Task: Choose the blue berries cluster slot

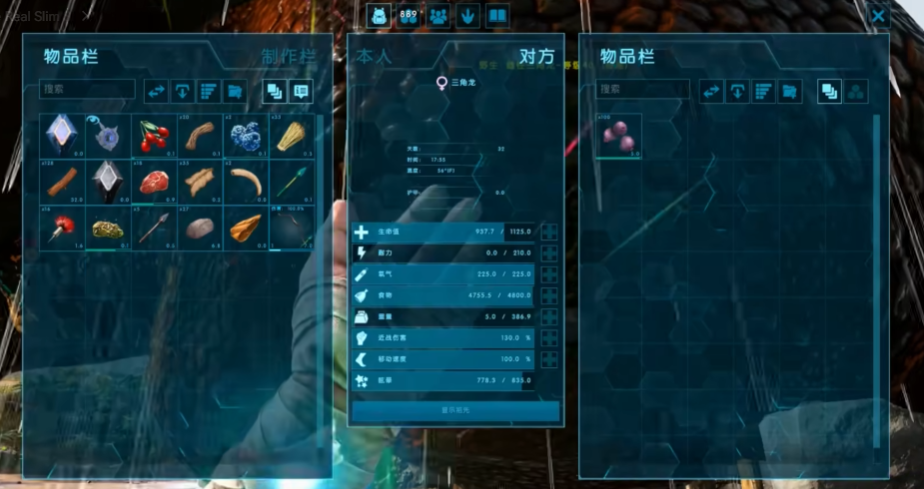Action: [x=246, y=135]
